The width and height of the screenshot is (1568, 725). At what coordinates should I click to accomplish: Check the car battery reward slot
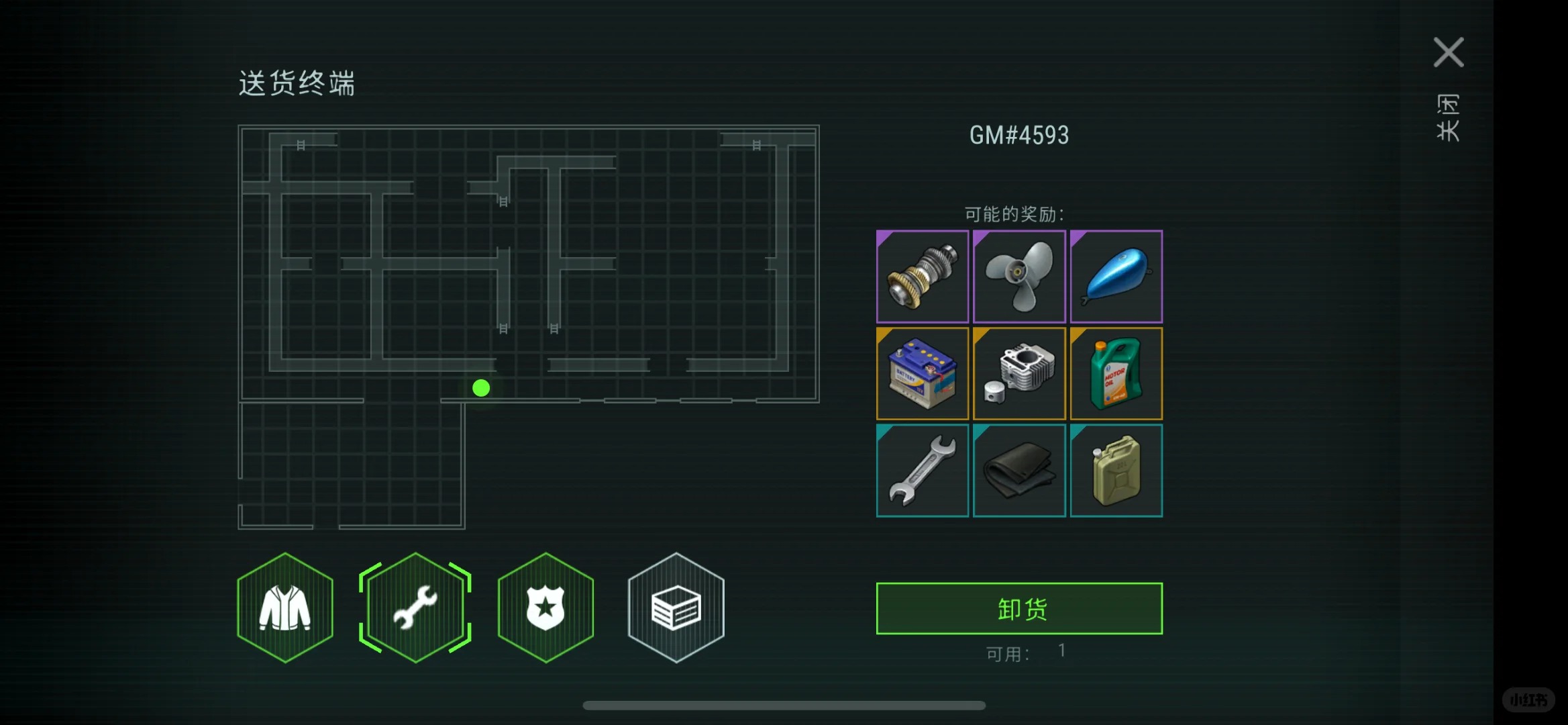pyautogui.click(x=922, y=373)
